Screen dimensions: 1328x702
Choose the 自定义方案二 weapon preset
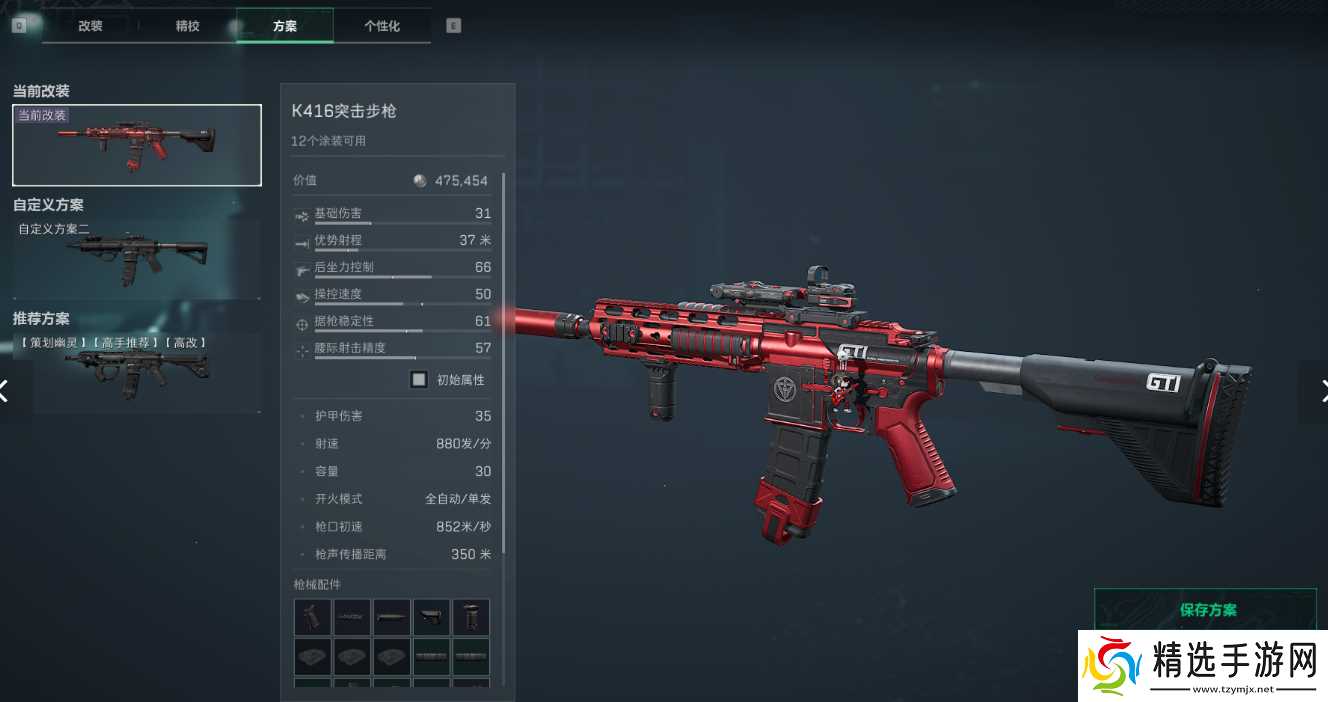click(x=137, y=258)
